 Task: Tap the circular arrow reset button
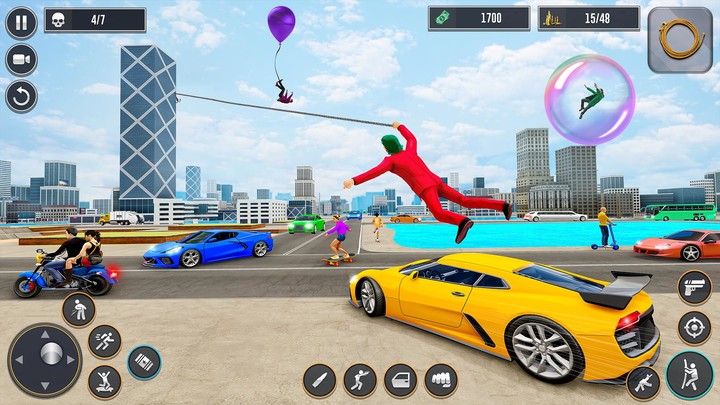click(21, 96)
